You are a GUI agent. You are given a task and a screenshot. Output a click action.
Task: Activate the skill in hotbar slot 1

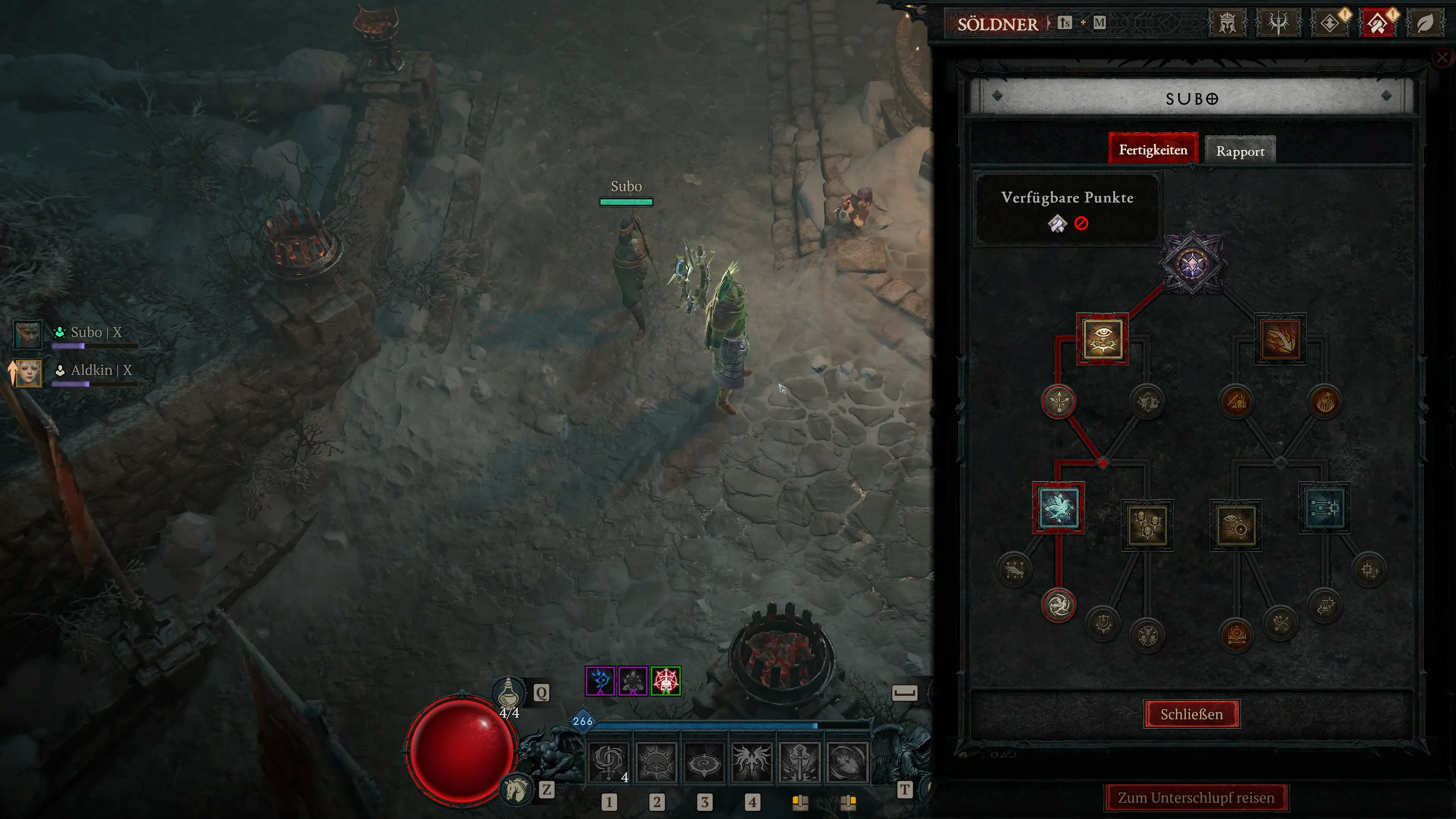[609, 762]
